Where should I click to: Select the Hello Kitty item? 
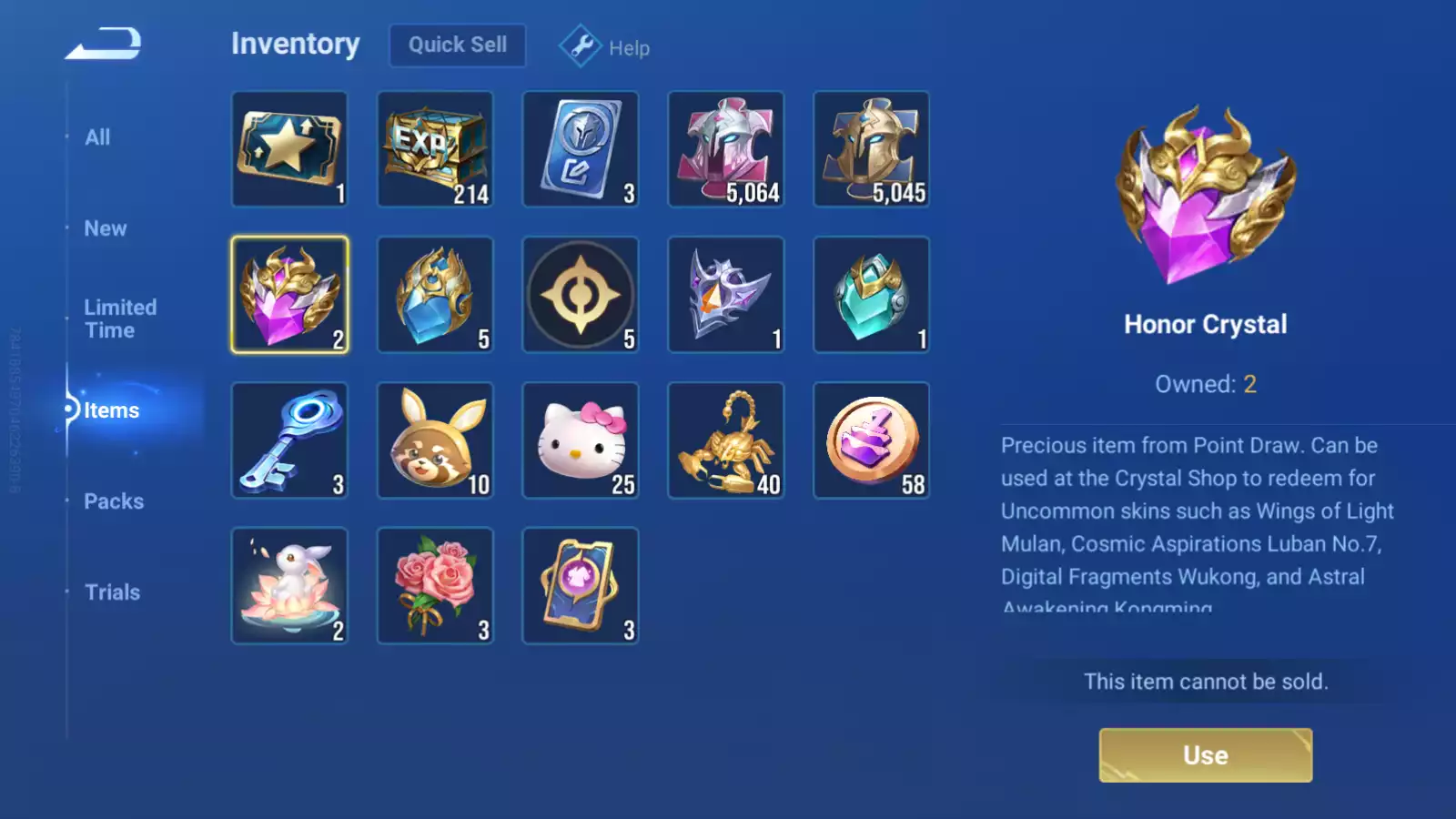(x=581, y=440)
